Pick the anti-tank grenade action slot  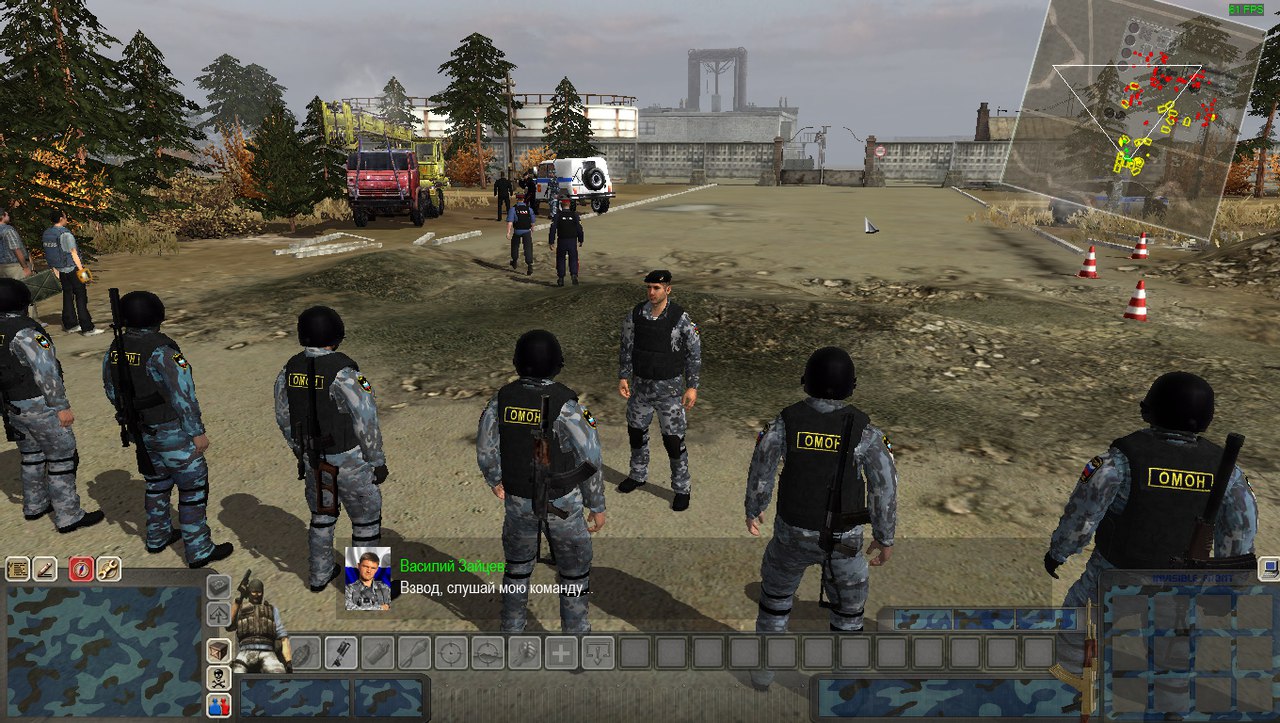[414, 653]
